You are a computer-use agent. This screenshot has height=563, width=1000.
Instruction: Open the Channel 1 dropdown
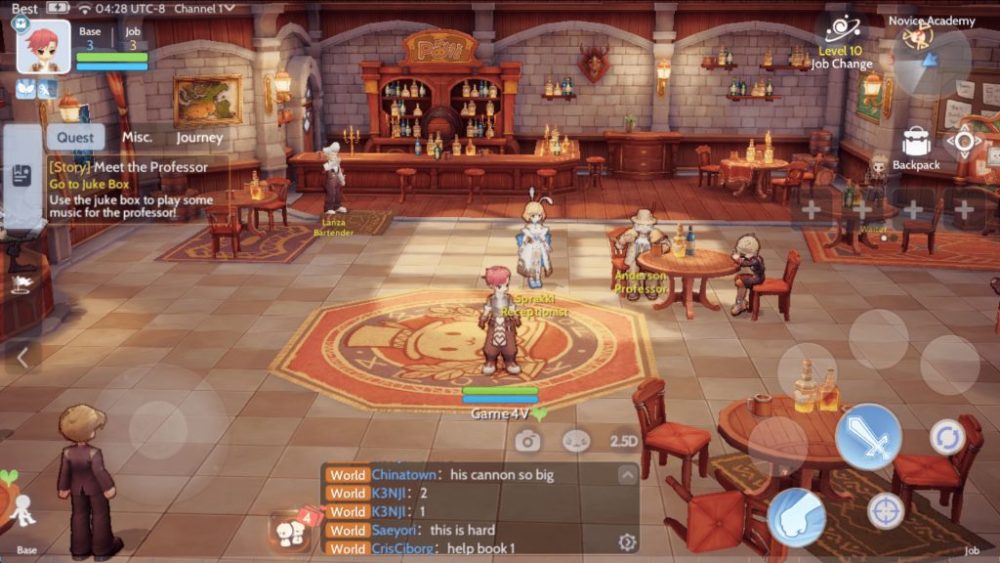pos(204,8)
